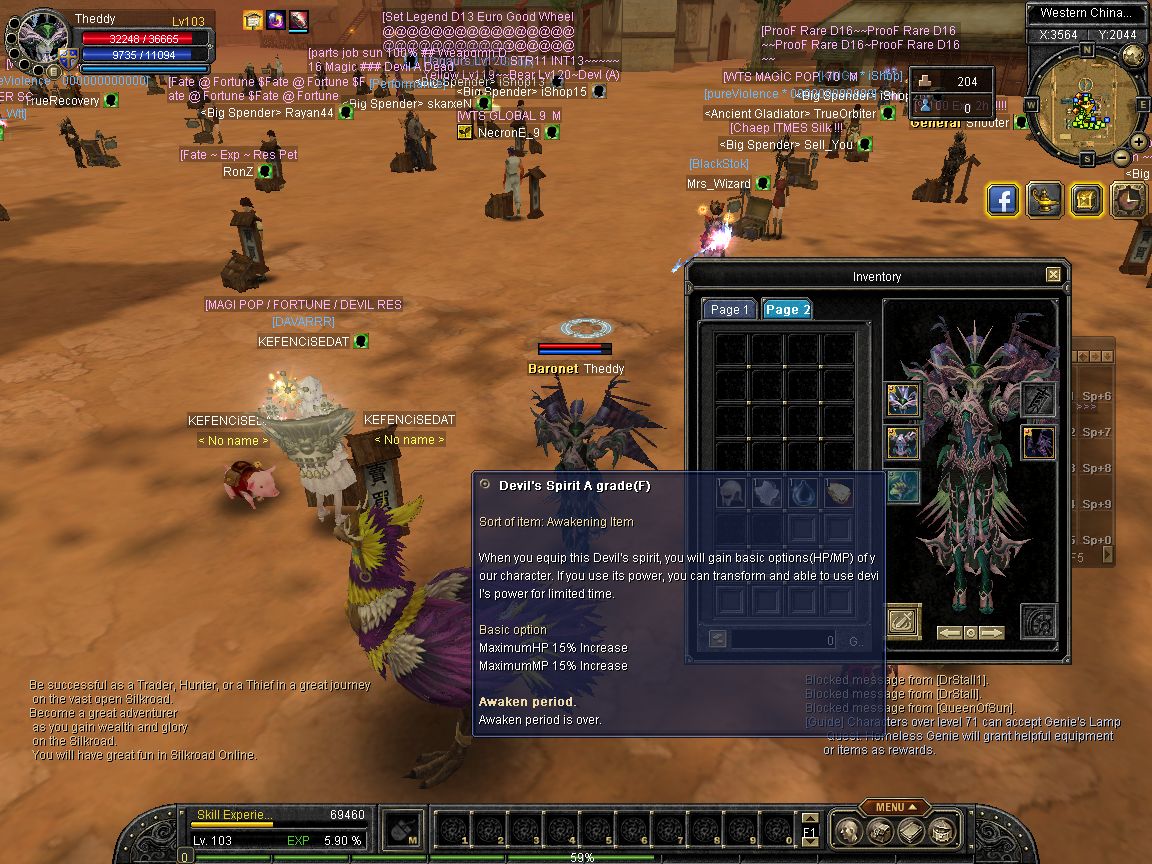Open the world map globe button

click(1133, 56)
